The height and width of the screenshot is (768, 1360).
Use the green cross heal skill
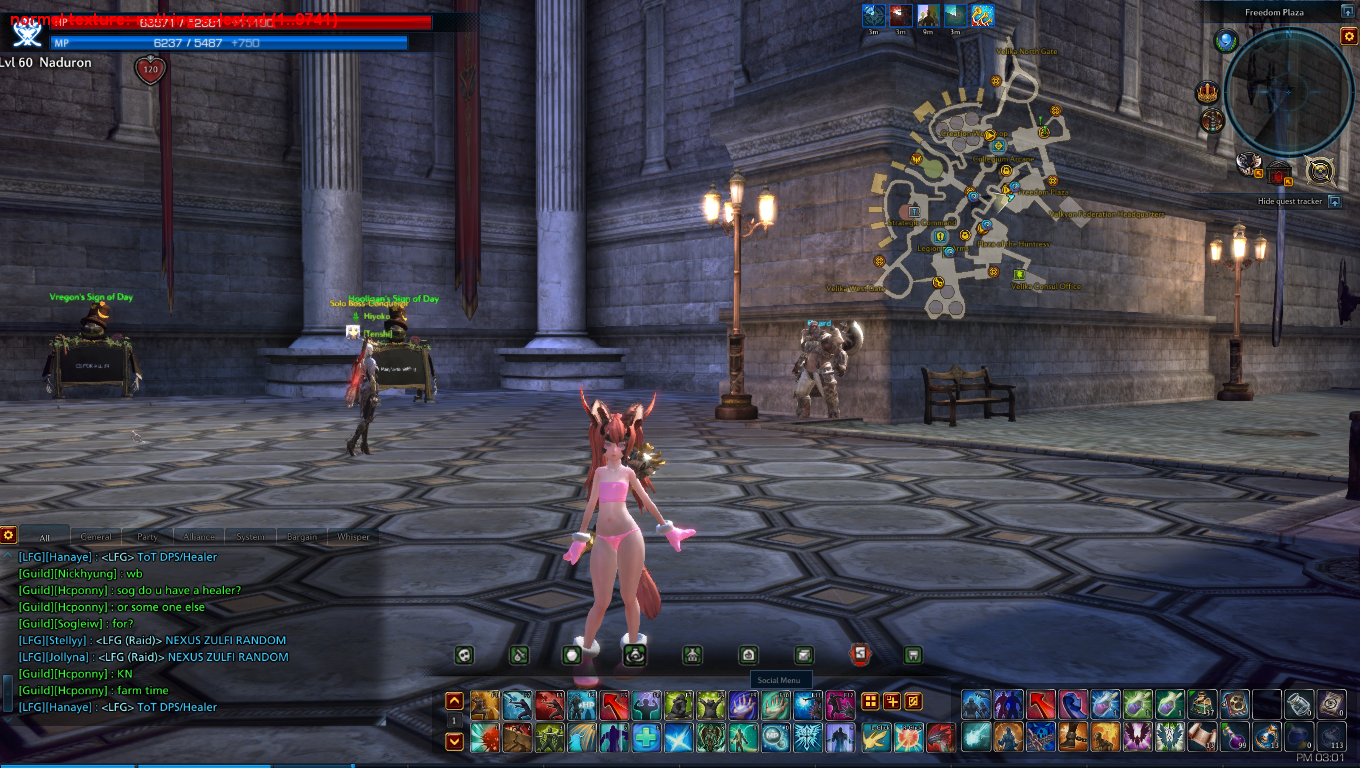646,738
